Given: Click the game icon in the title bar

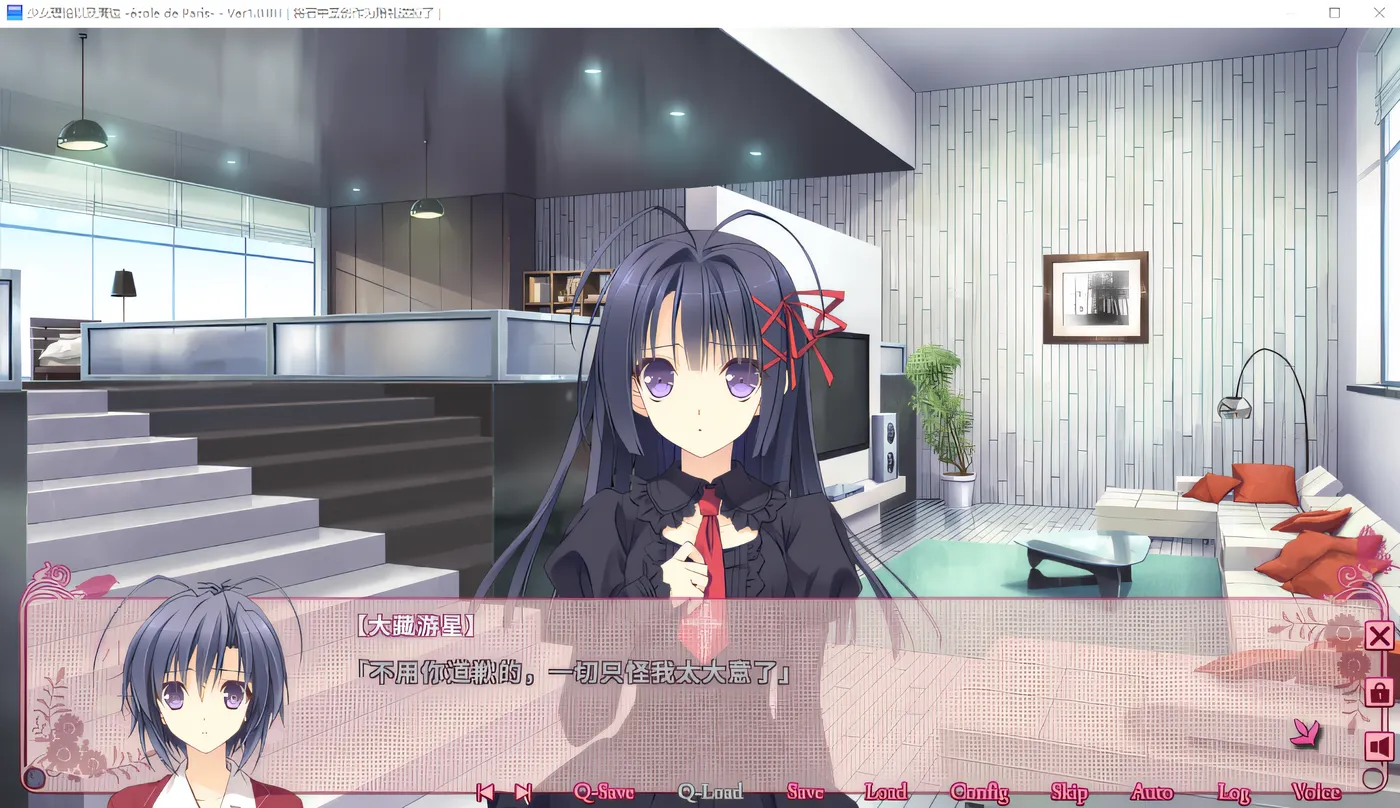Looking at the screenshot, I should point(14,13).
